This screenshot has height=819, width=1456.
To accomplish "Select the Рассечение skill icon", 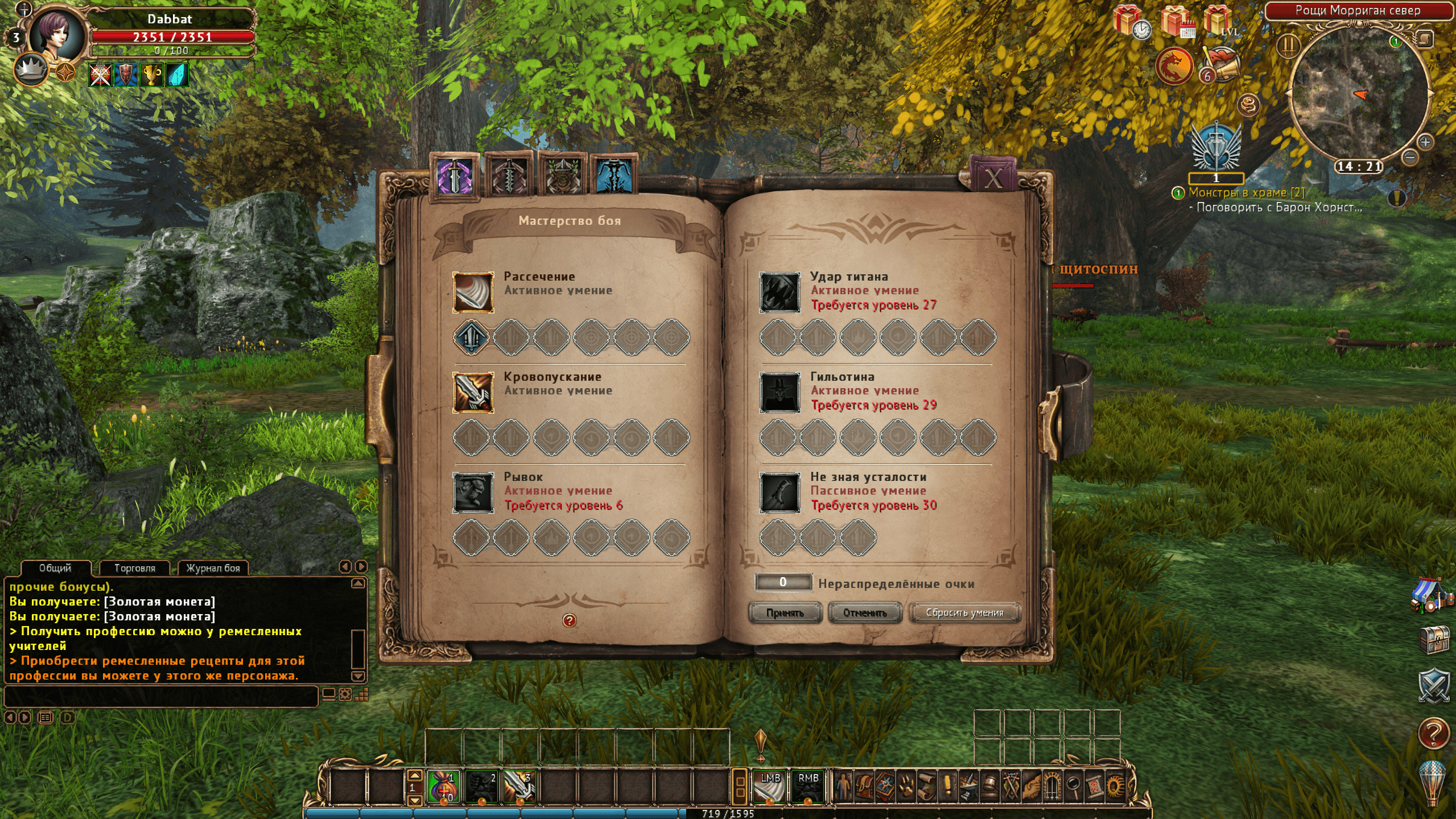I will [473, 293].
